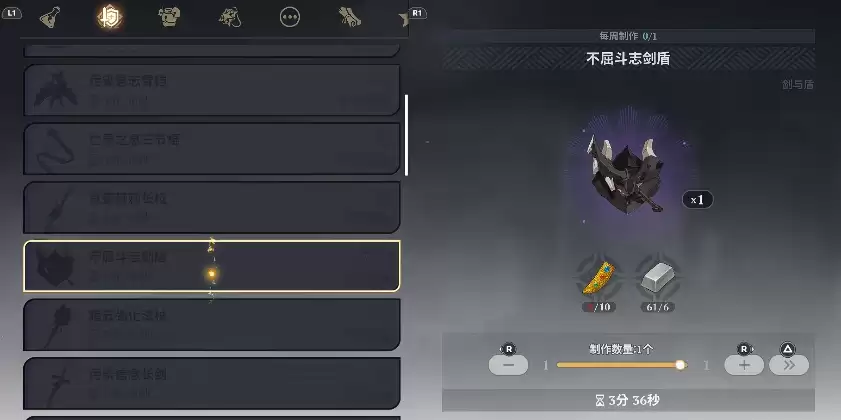The width and height of the screenshot is (841, 420).
Task: Switch to the potion flask crafting tab
Action: tap(48, 17)
